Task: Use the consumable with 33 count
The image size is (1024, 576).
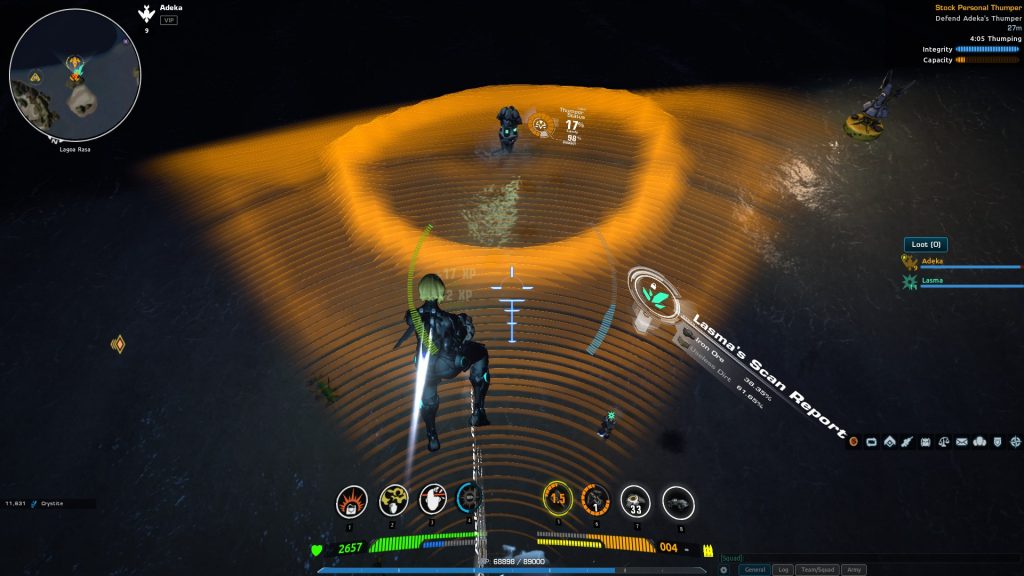Action: [636, 501]
